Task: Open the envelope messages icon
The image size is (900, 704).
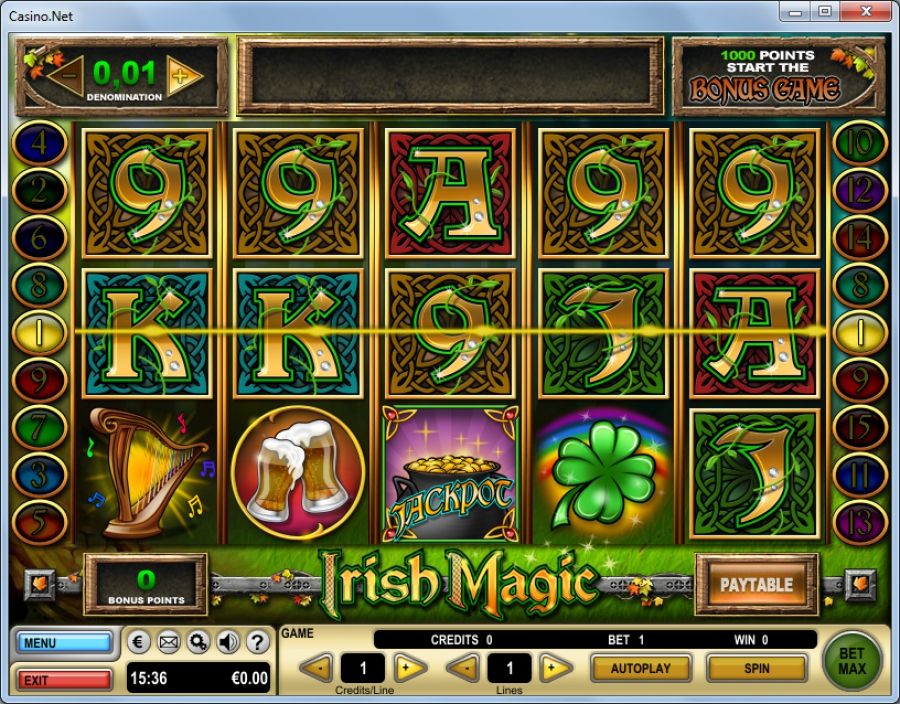Action: [169, 642]
